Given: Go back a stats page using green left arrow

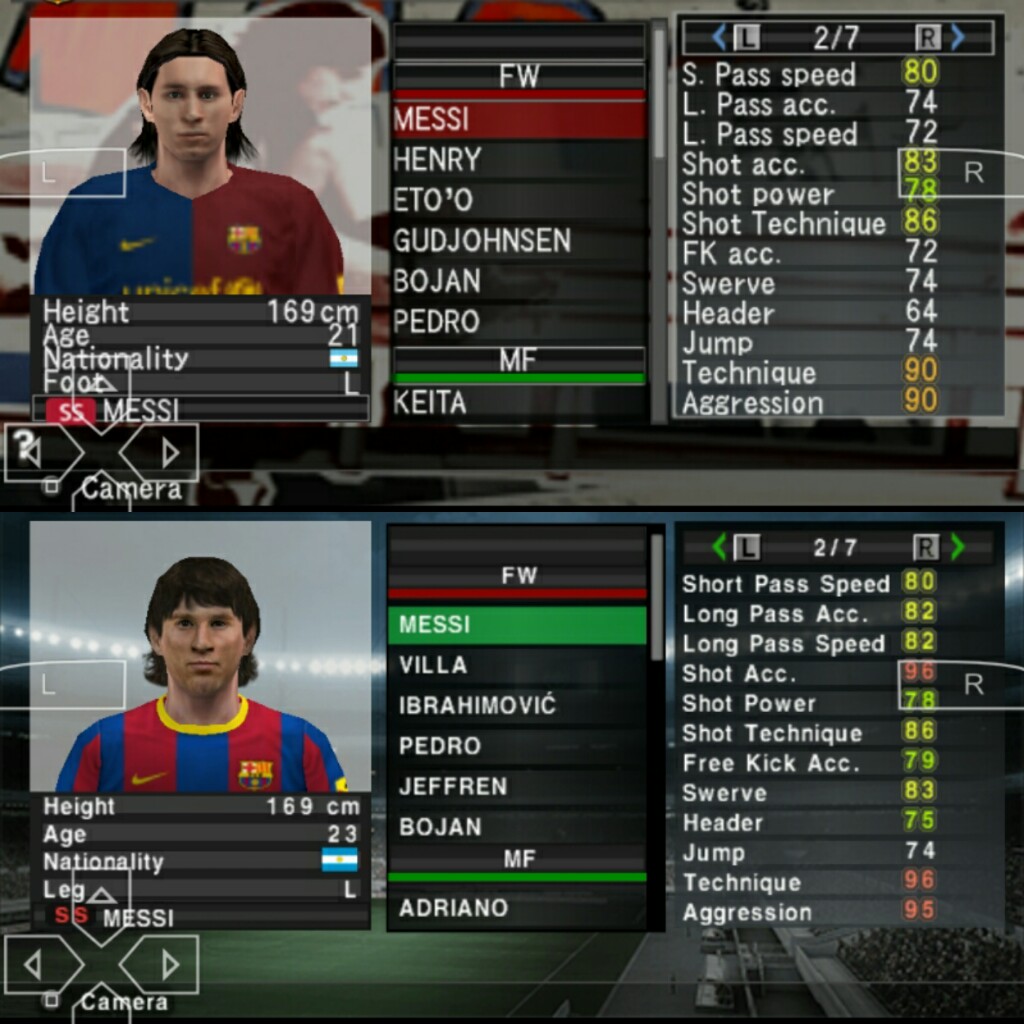Looking at the screenshot, I should (x=719, y=547).
